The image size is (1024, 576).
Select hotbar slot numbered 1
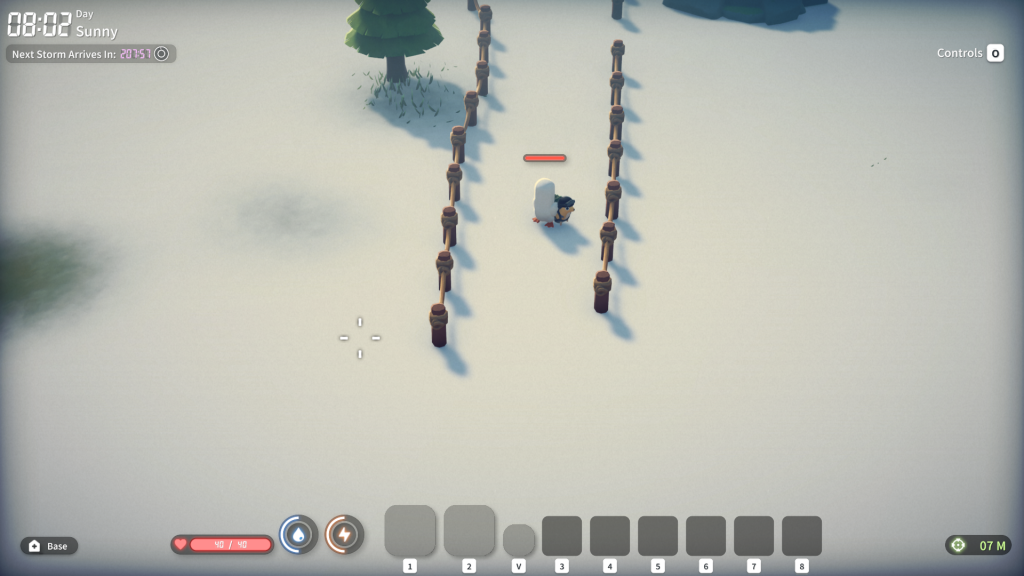tap(410, 530)
